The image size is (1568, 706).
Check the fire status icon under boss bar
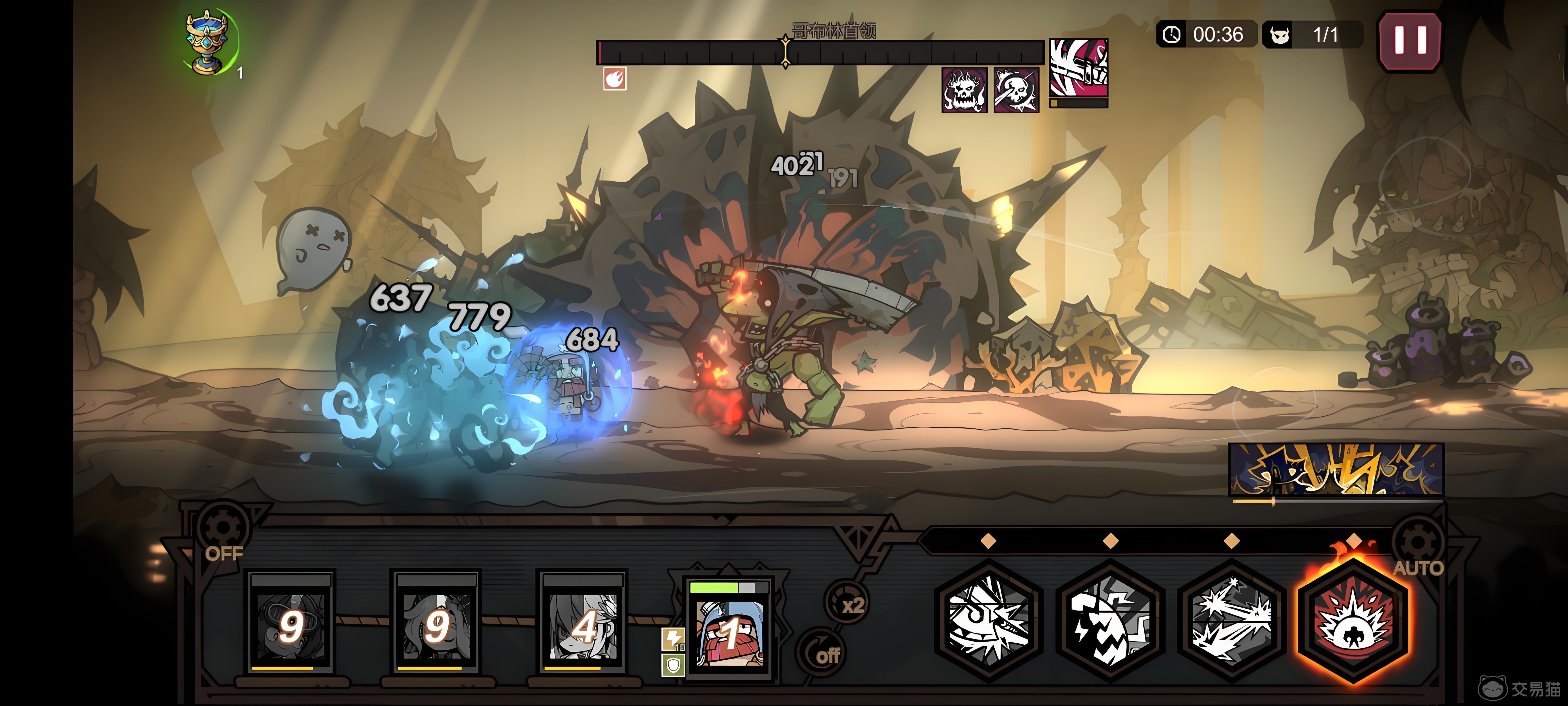(x=615, y=79)
